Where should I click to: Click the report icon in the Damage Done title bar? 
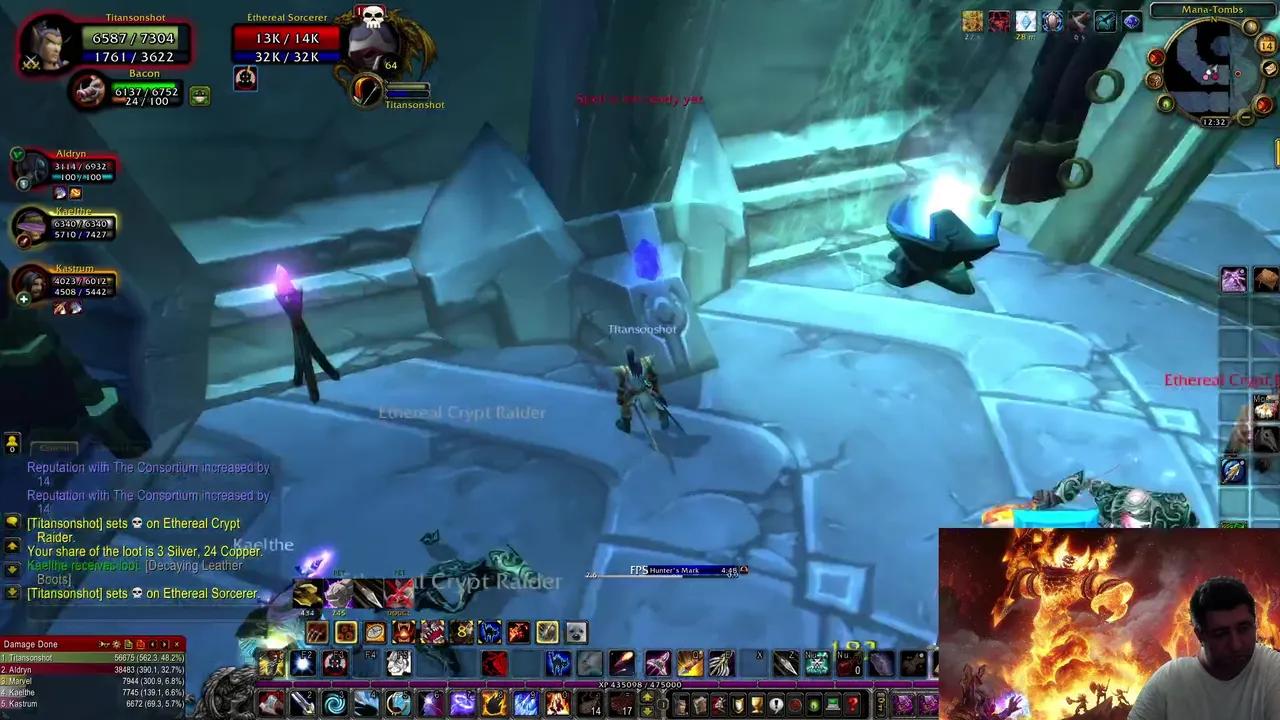(x=128, y=645)
